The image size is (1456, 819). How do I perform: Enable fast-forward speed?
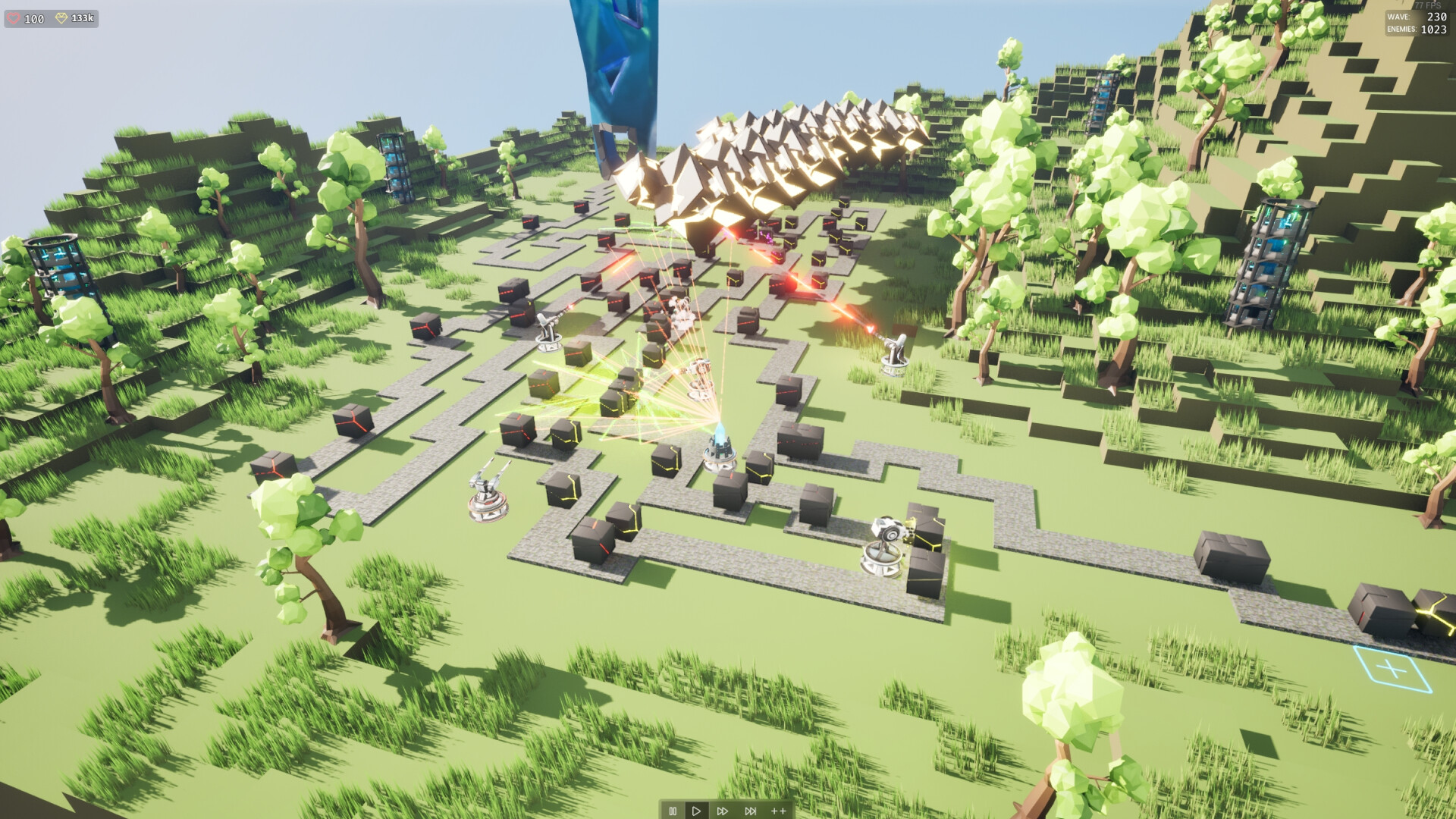point(723,810)
